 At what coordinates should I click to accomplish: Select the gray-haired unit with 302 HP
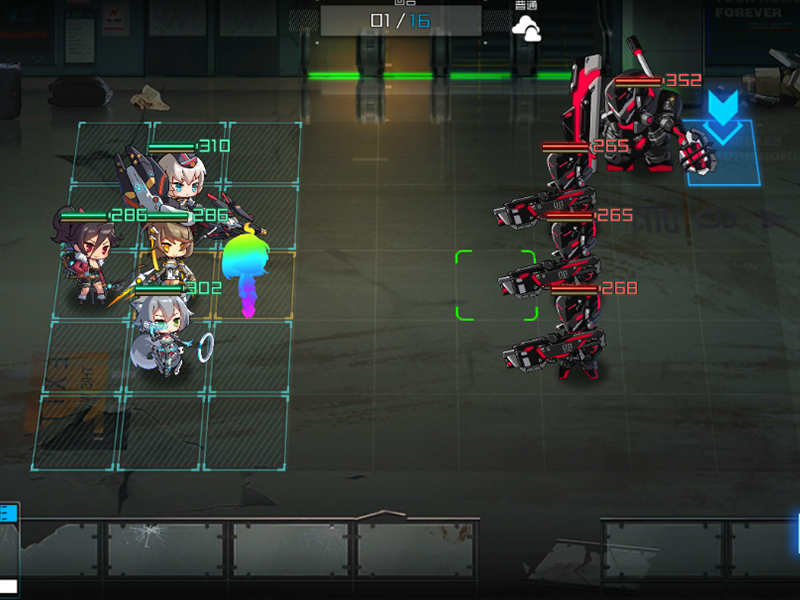coord(164,333)
